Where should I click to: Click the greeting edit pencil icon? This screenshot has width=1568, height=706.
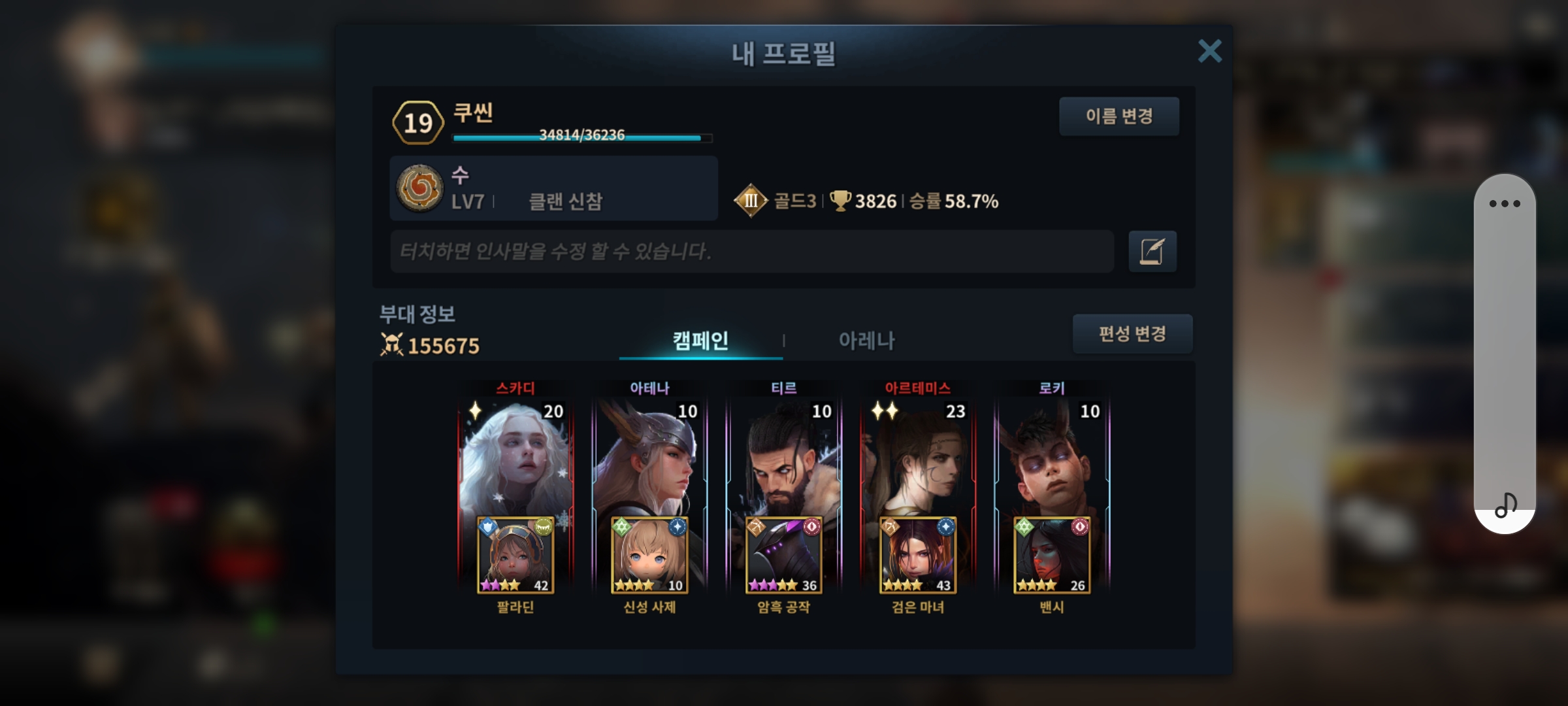point(1152,251)
